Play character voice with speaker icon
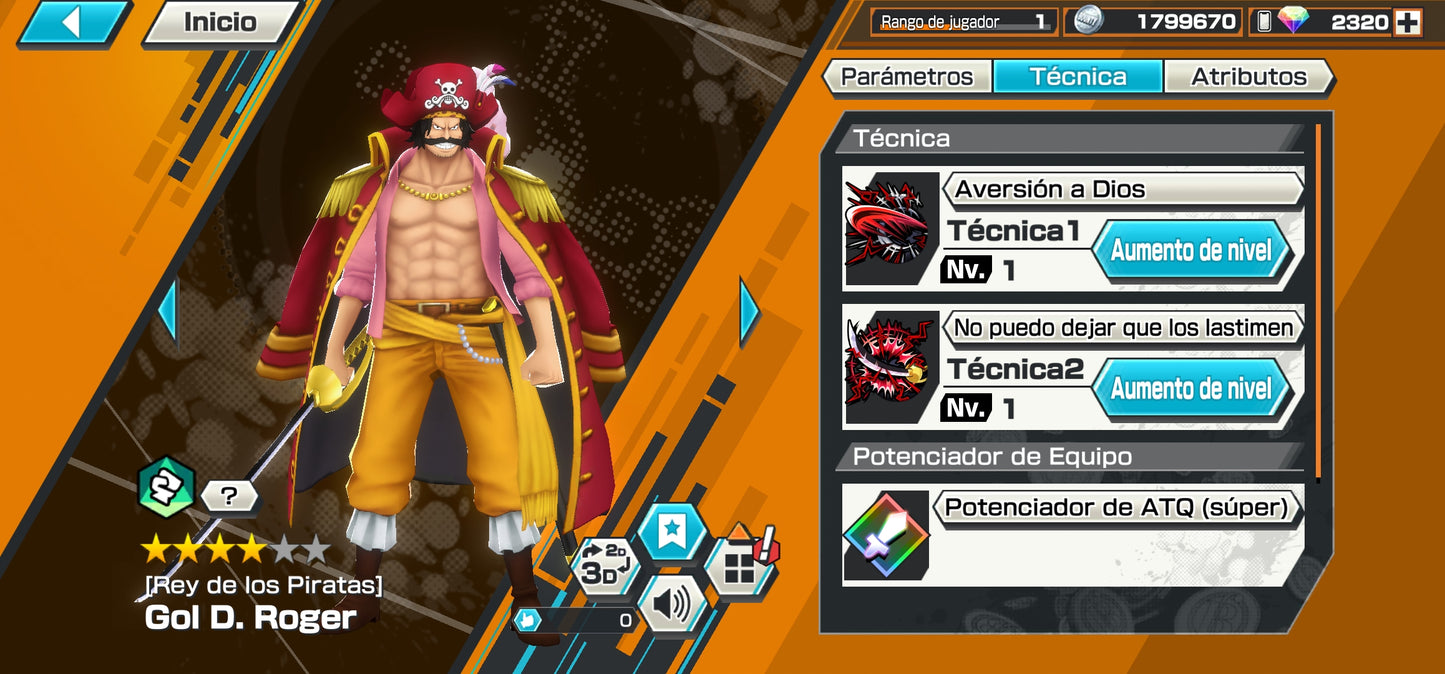Image resolution: width=1445 pixels, height=674 pixels. [671, 603]
